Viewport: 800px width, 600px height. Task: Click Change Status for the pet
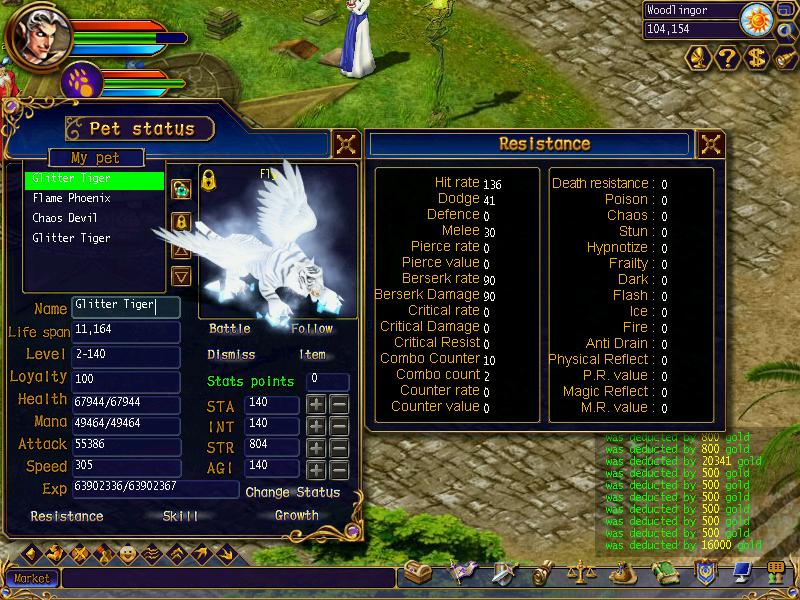coord(292,492)
